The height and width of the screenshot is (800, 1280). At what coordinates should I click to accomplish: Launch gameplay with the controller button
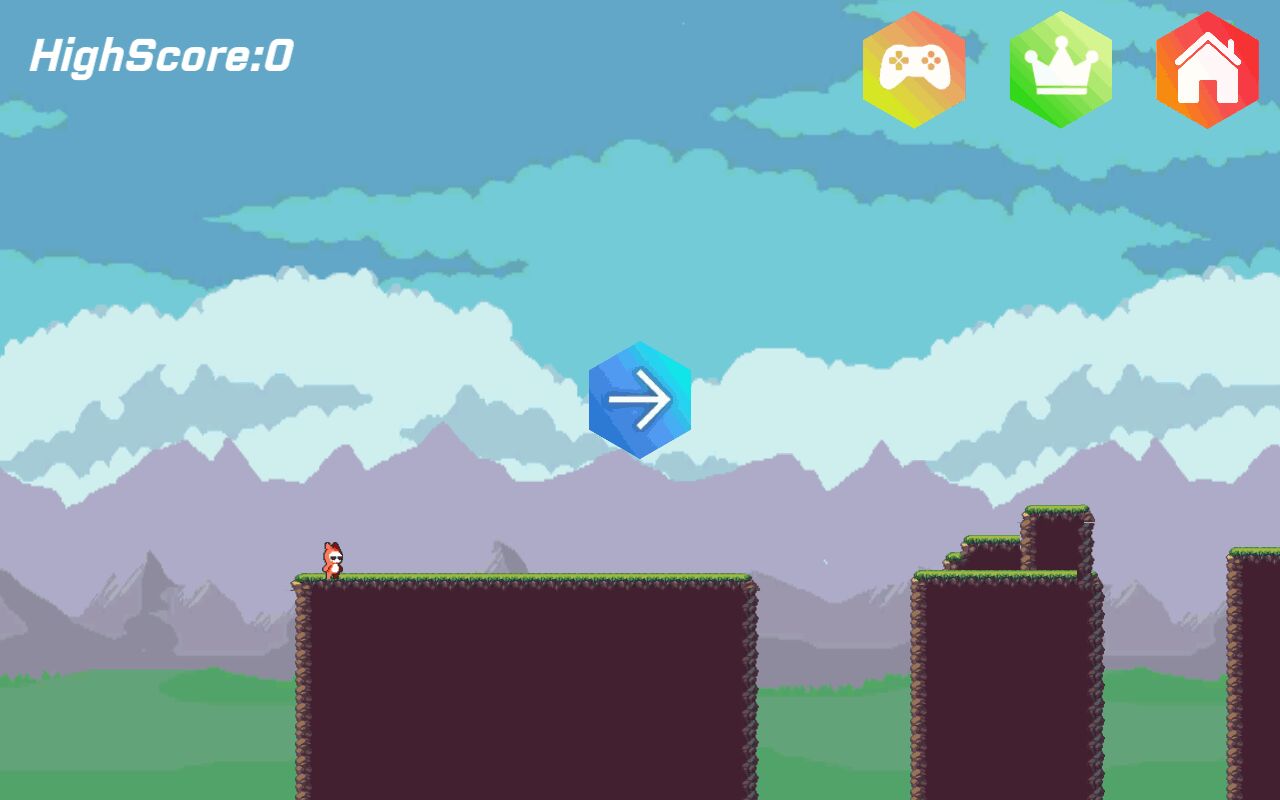pyautogui.click(x=914, y=66)
